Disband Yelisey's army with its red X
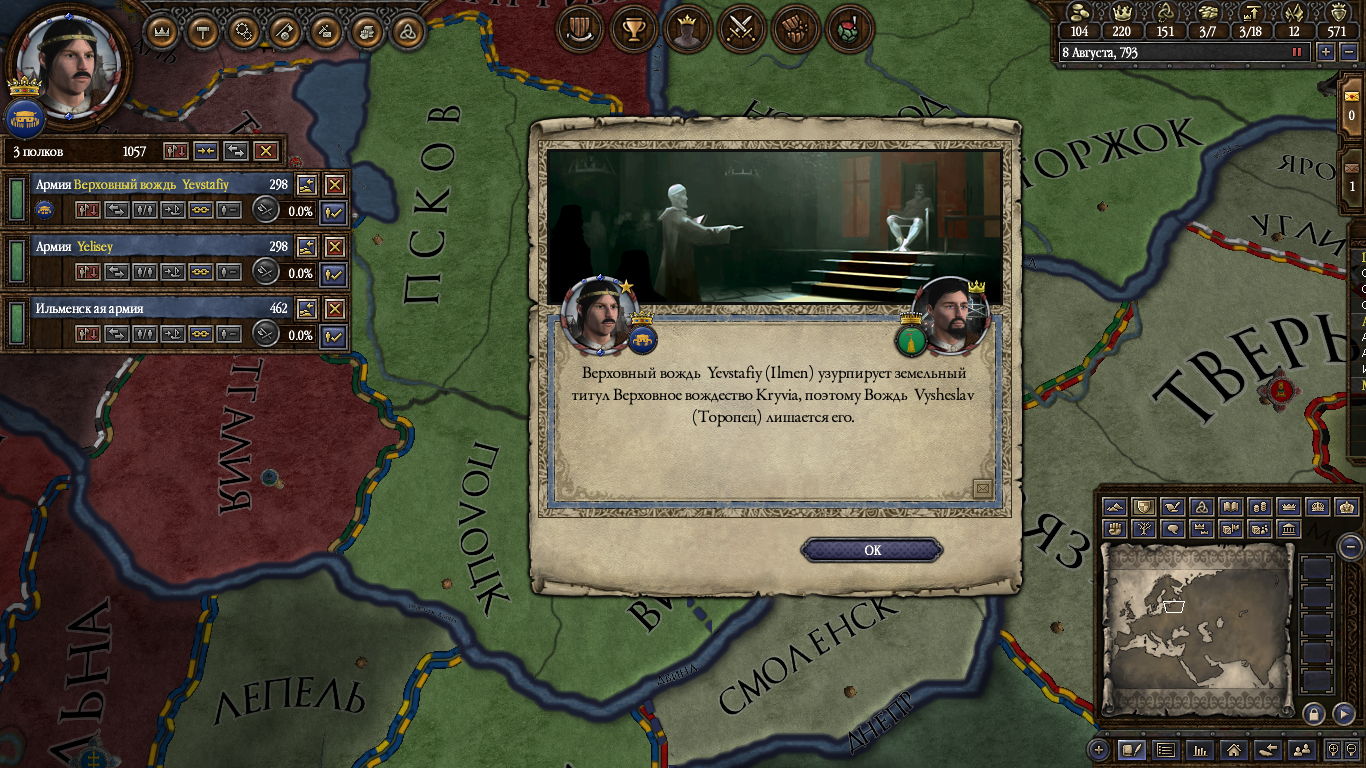Screen dimensions: 1366x768 334,247
